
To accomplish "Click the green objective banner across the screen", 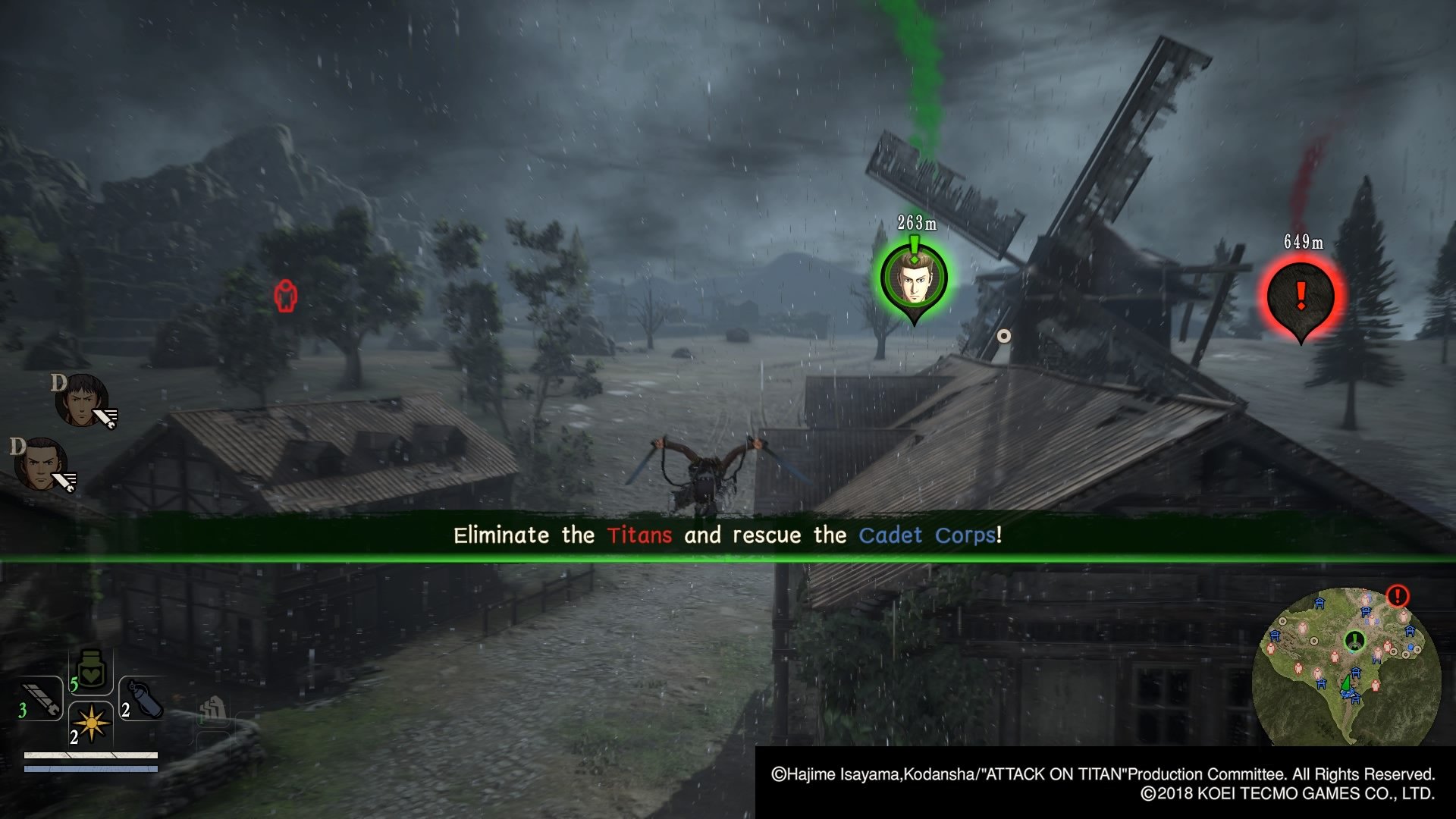I will coord(728,535).
